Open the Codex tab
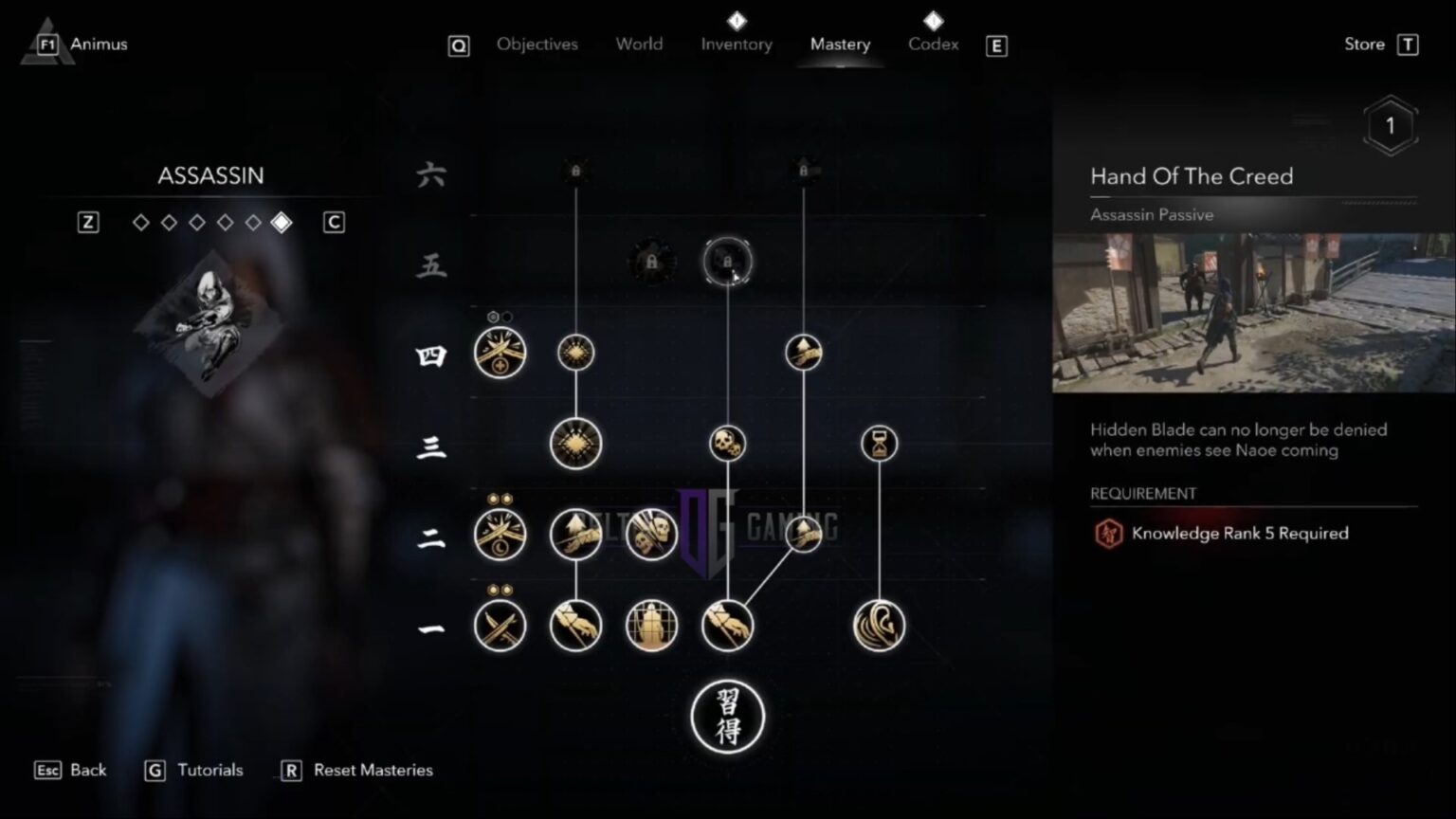The width and height of the screenshot is (1456, 819). point(933,44)
